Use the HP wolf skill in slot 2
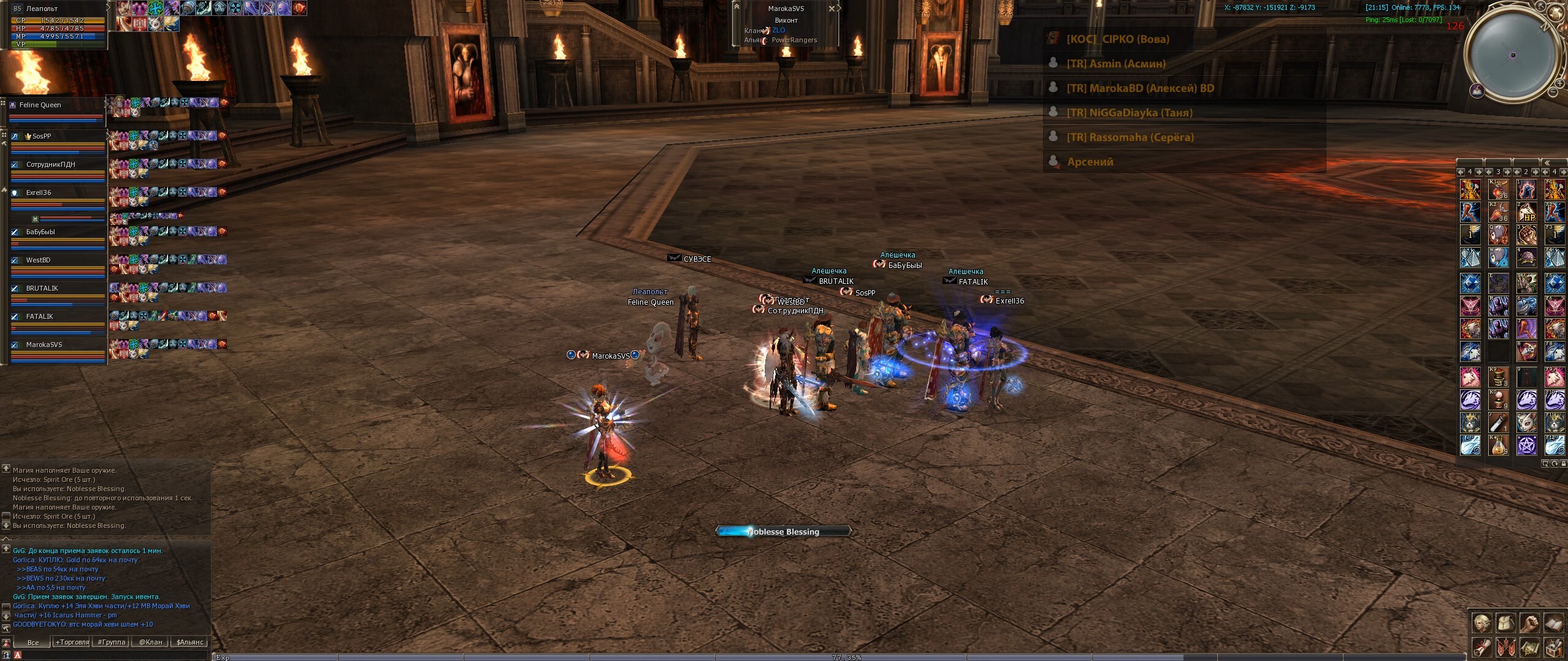Image resolution: width=1568 pixels, height=661 pixels. [1526, 212]
